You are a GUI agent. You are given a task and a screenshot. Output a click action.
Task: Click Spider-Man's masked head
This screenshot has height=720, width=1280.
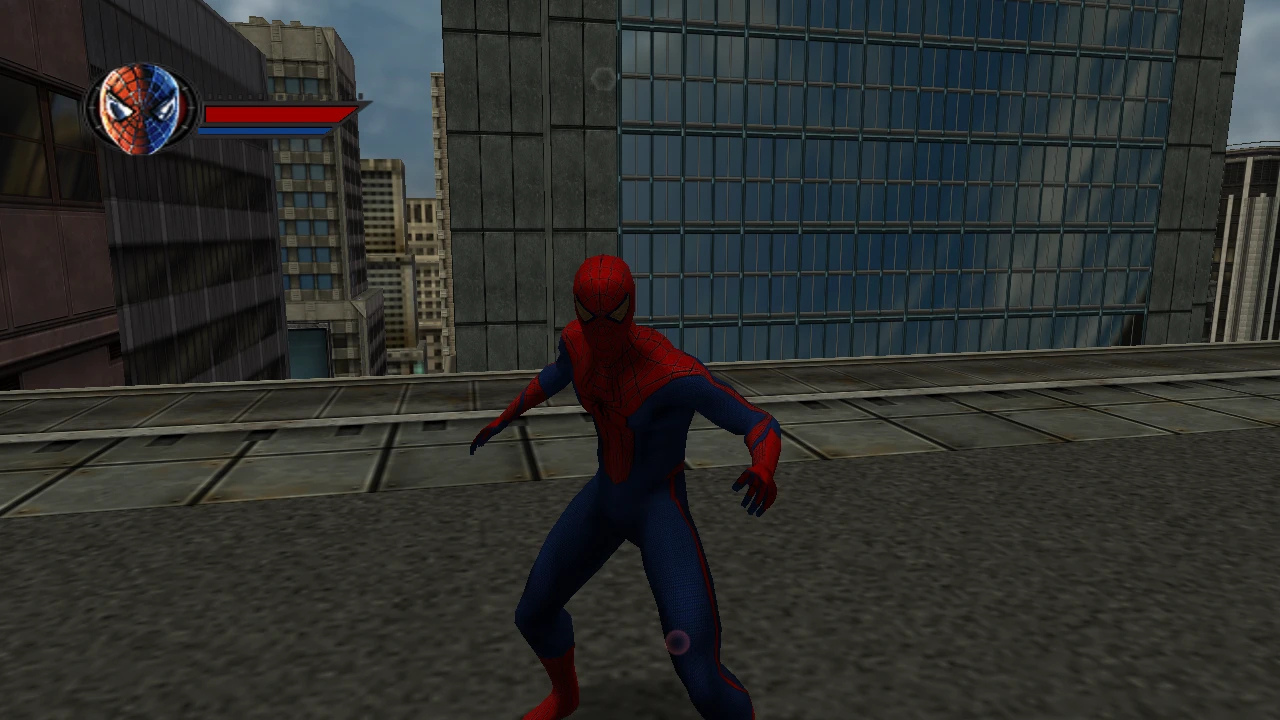point(604,300)
